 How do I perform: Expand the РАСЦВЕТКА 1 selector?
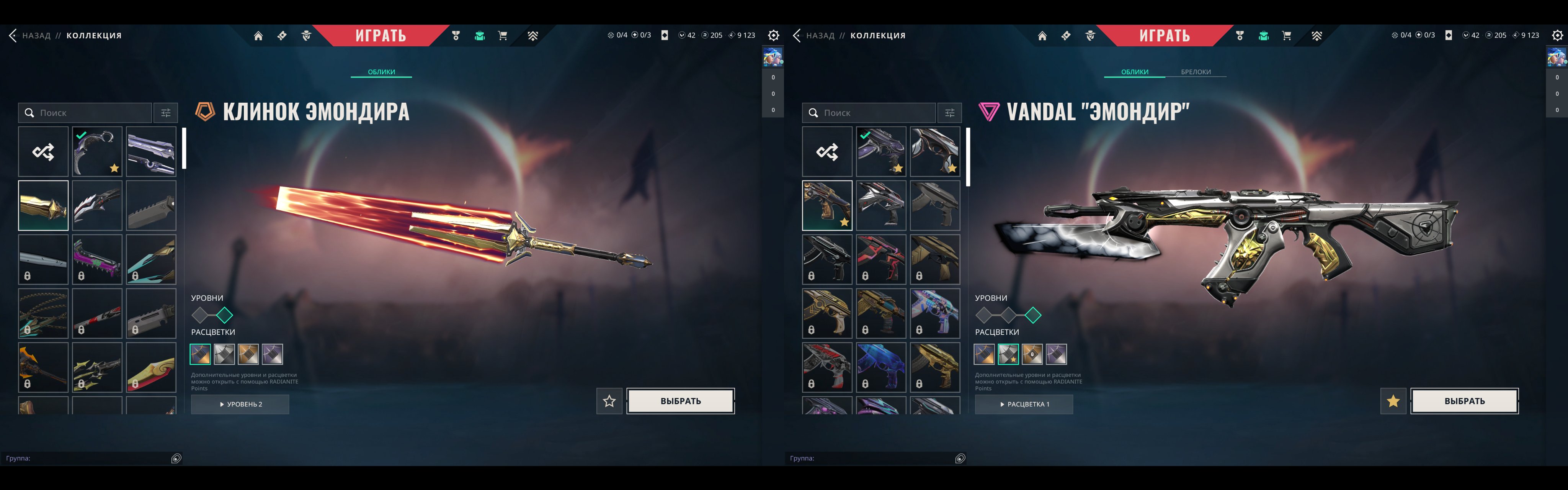[x=1024, y=404]
